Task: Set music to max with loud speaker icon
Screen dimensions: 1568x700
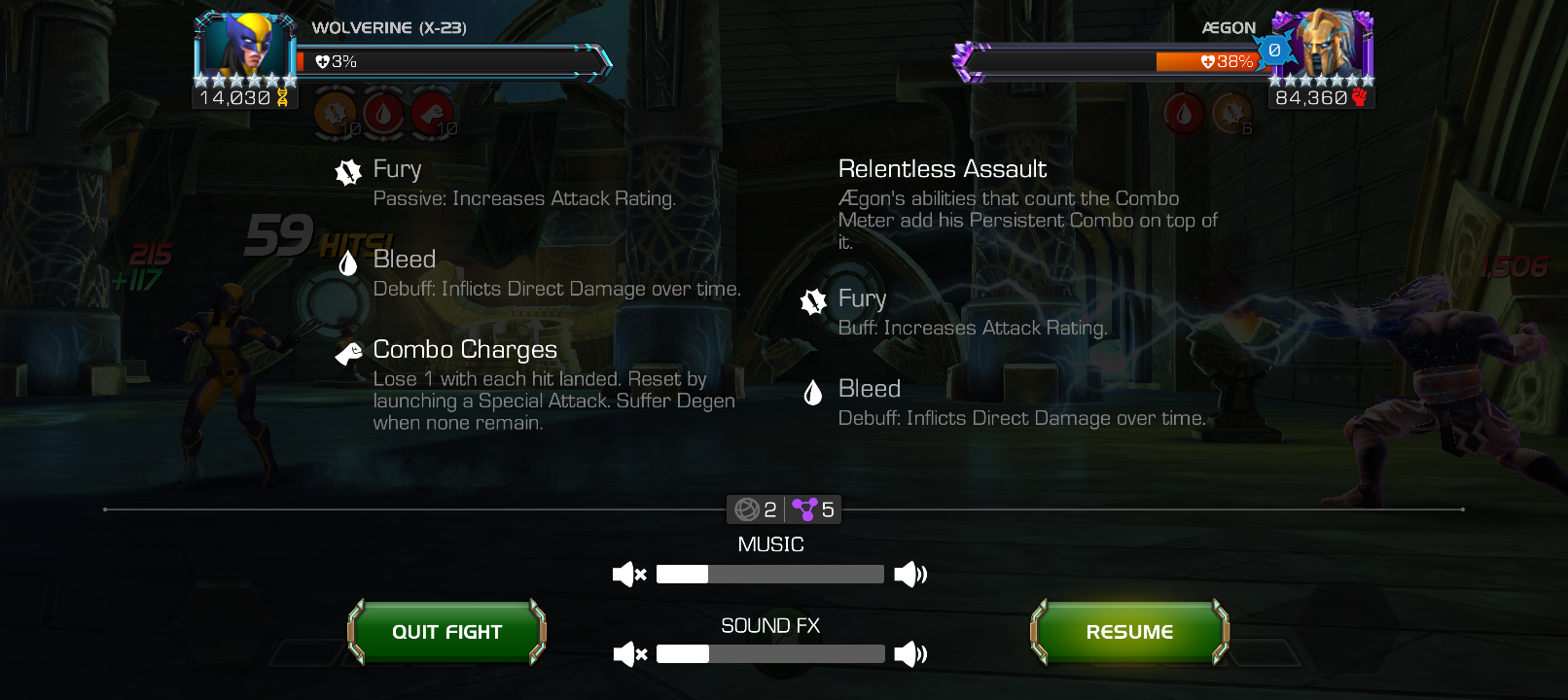Action: 910,575
